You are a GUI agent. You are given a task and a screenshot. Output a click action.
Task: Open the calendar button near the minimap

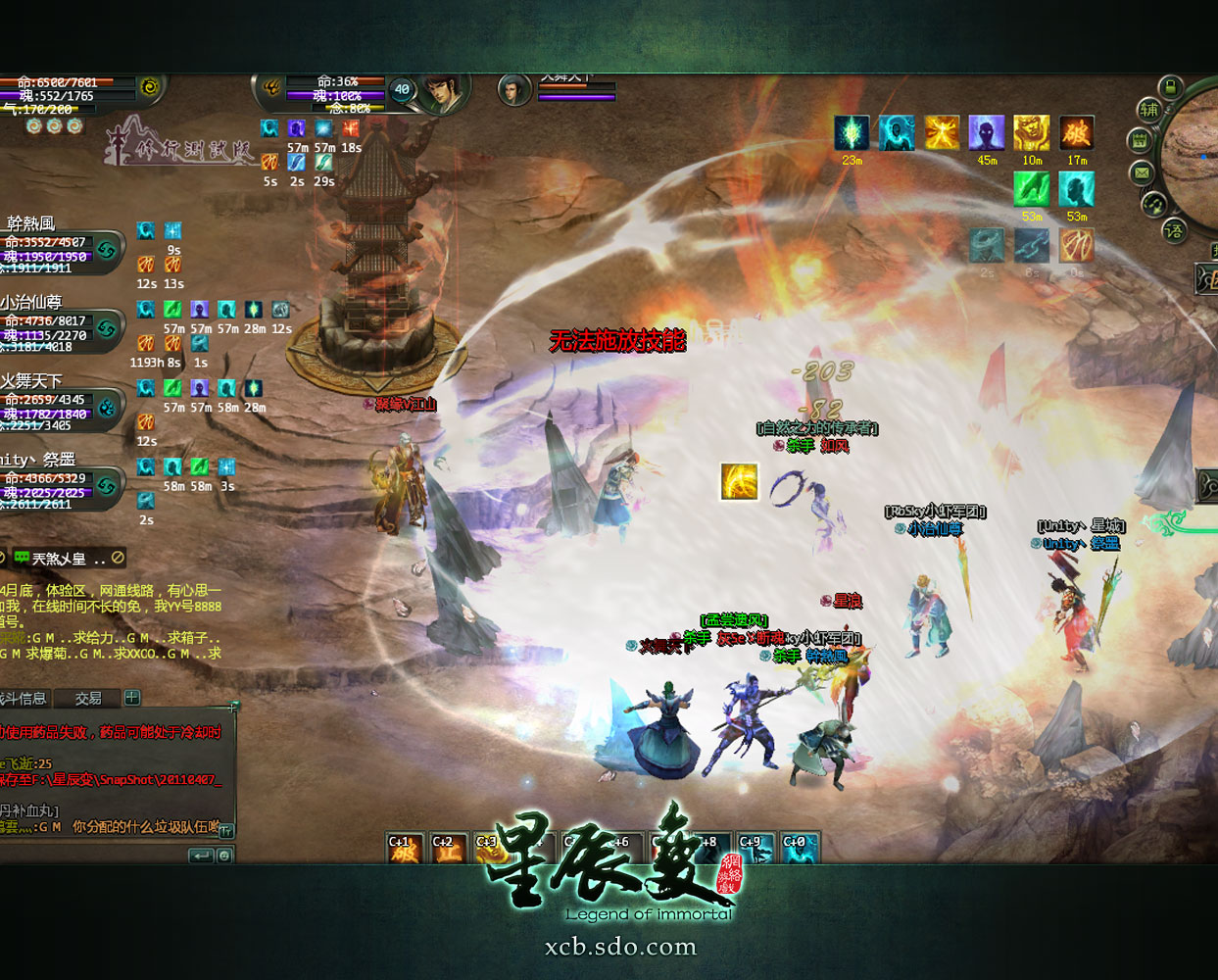click(1140, 140)
